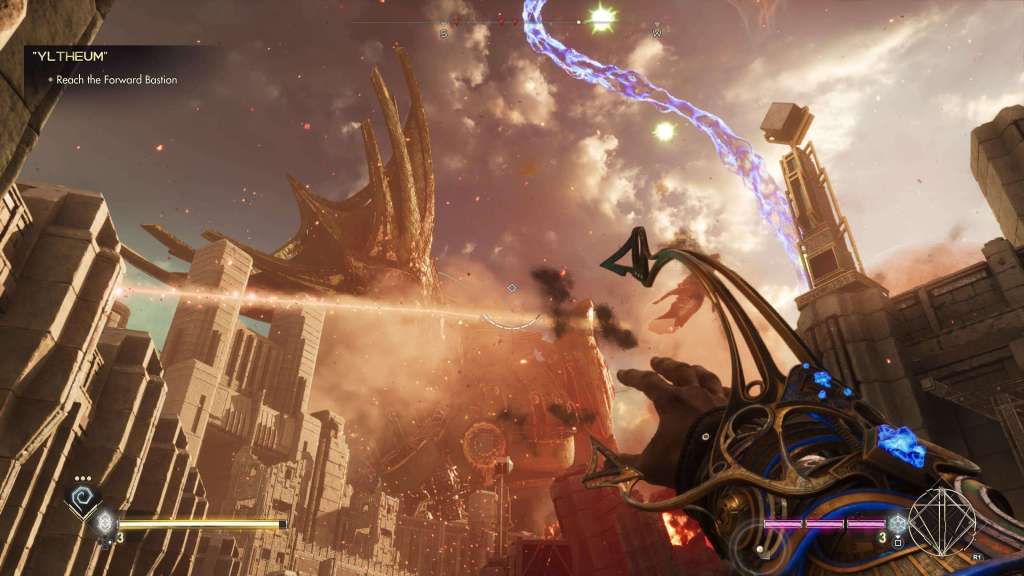Select the Reach the Forward Bastion objective
The height and width of the screenshot is (576, 1024).
click(116, 80)
